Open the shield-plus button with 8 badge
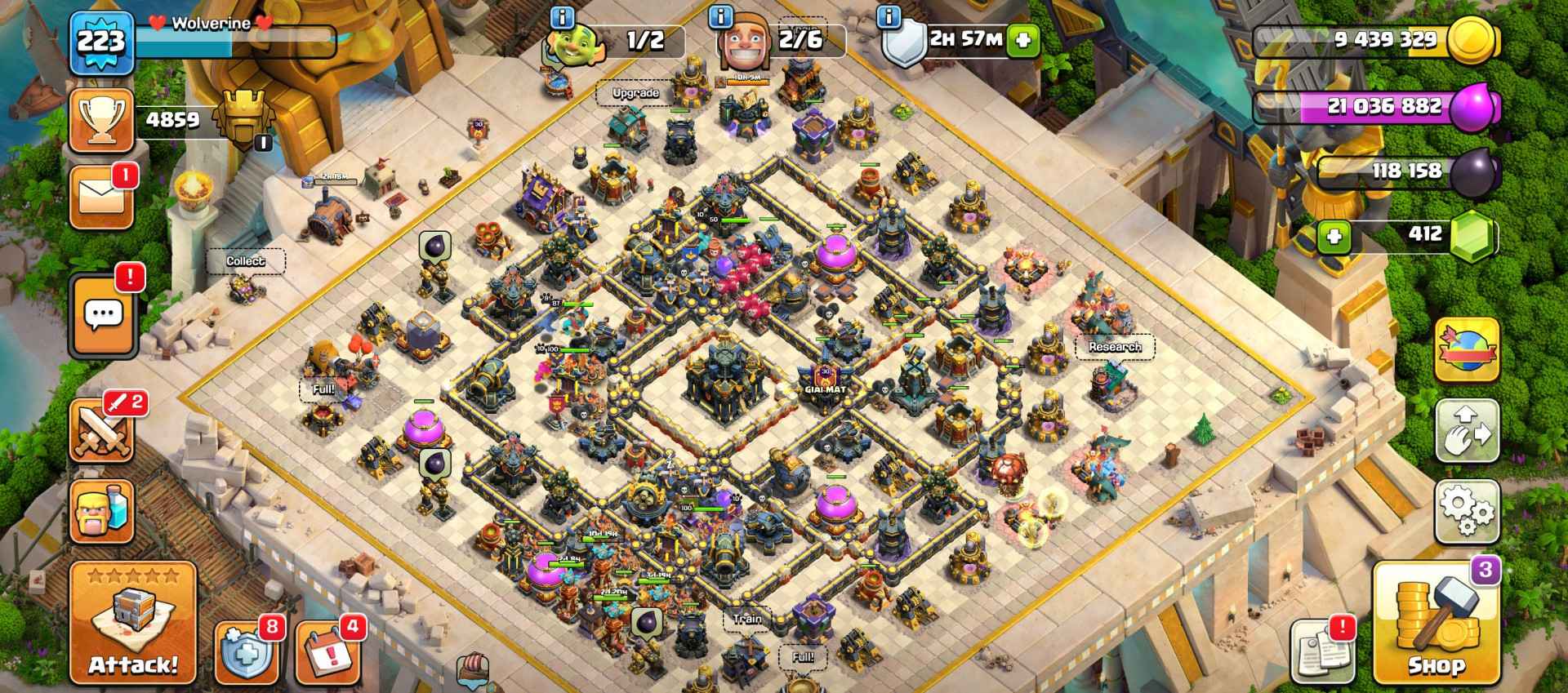1568x693 pixels. coord(247,653)
